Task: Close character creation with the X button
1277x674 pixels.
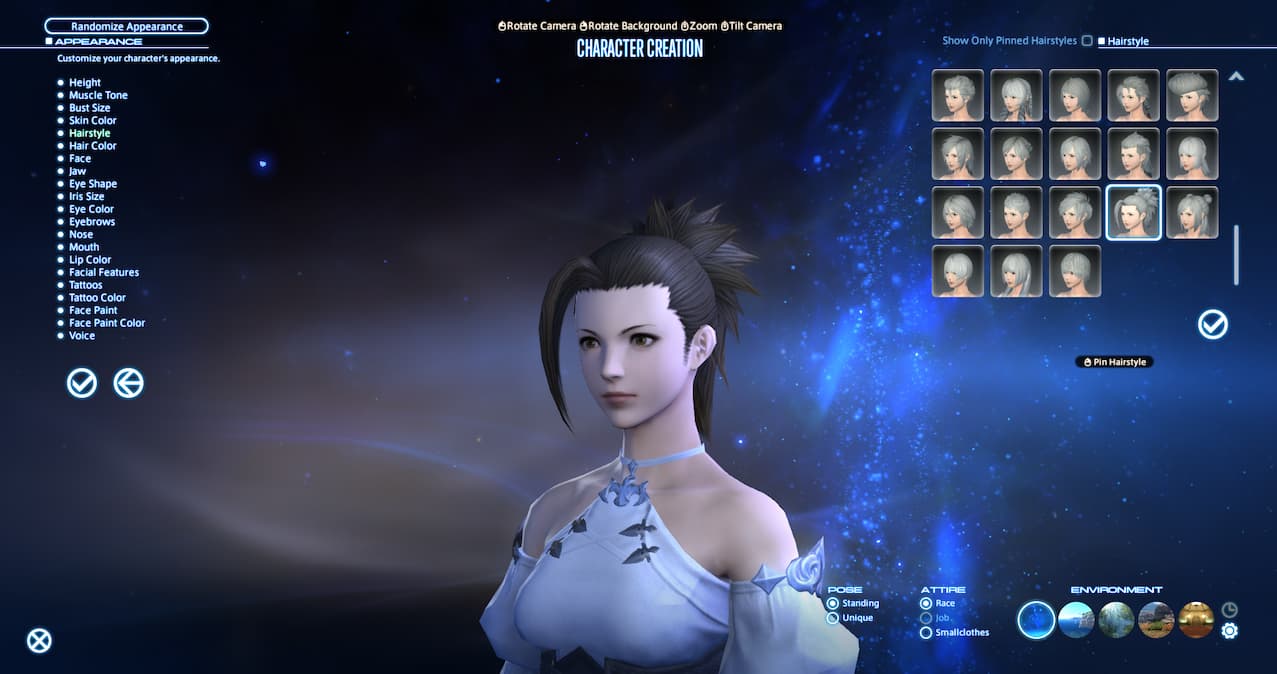Action: [x=39, y=641]
